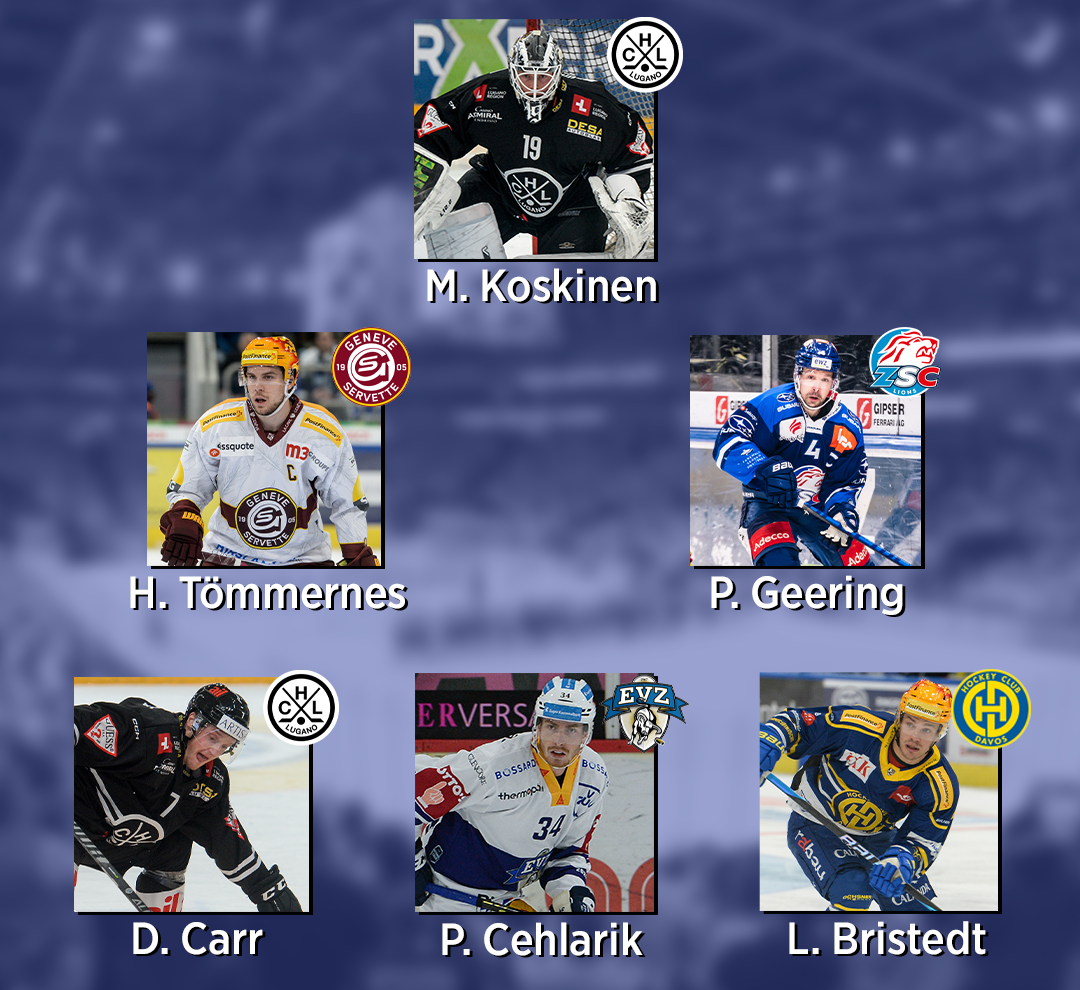Select the D. Carr player card
This screenshot has width=1080, height=990.
click(x=191, y=797)
